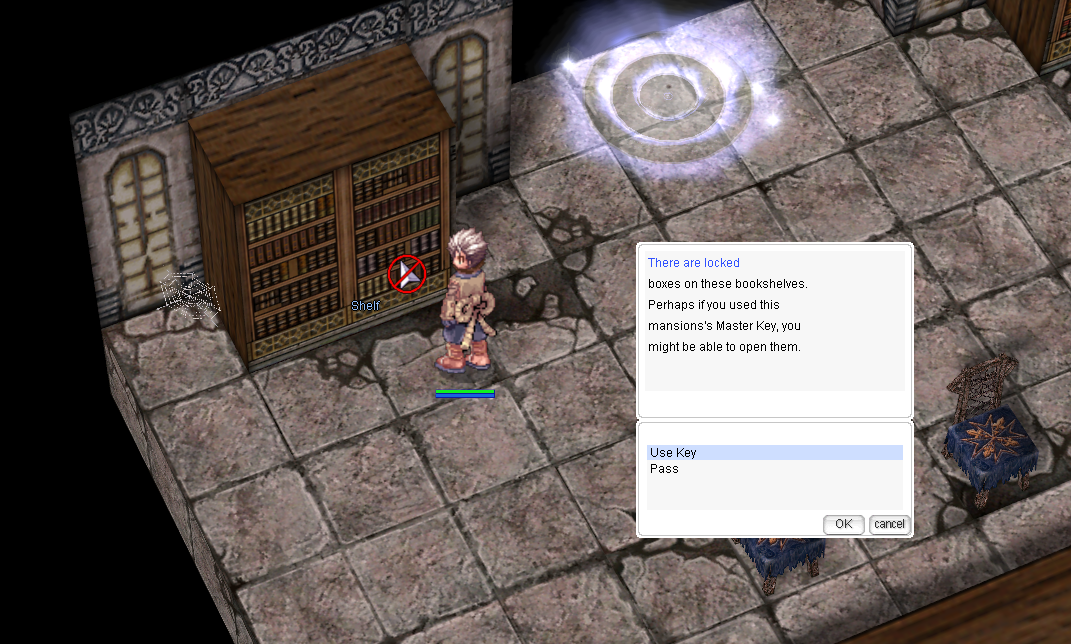Screen dimensions: 1071x644
Task: Select the Pass dialogue choice
Action: (664, 469)
